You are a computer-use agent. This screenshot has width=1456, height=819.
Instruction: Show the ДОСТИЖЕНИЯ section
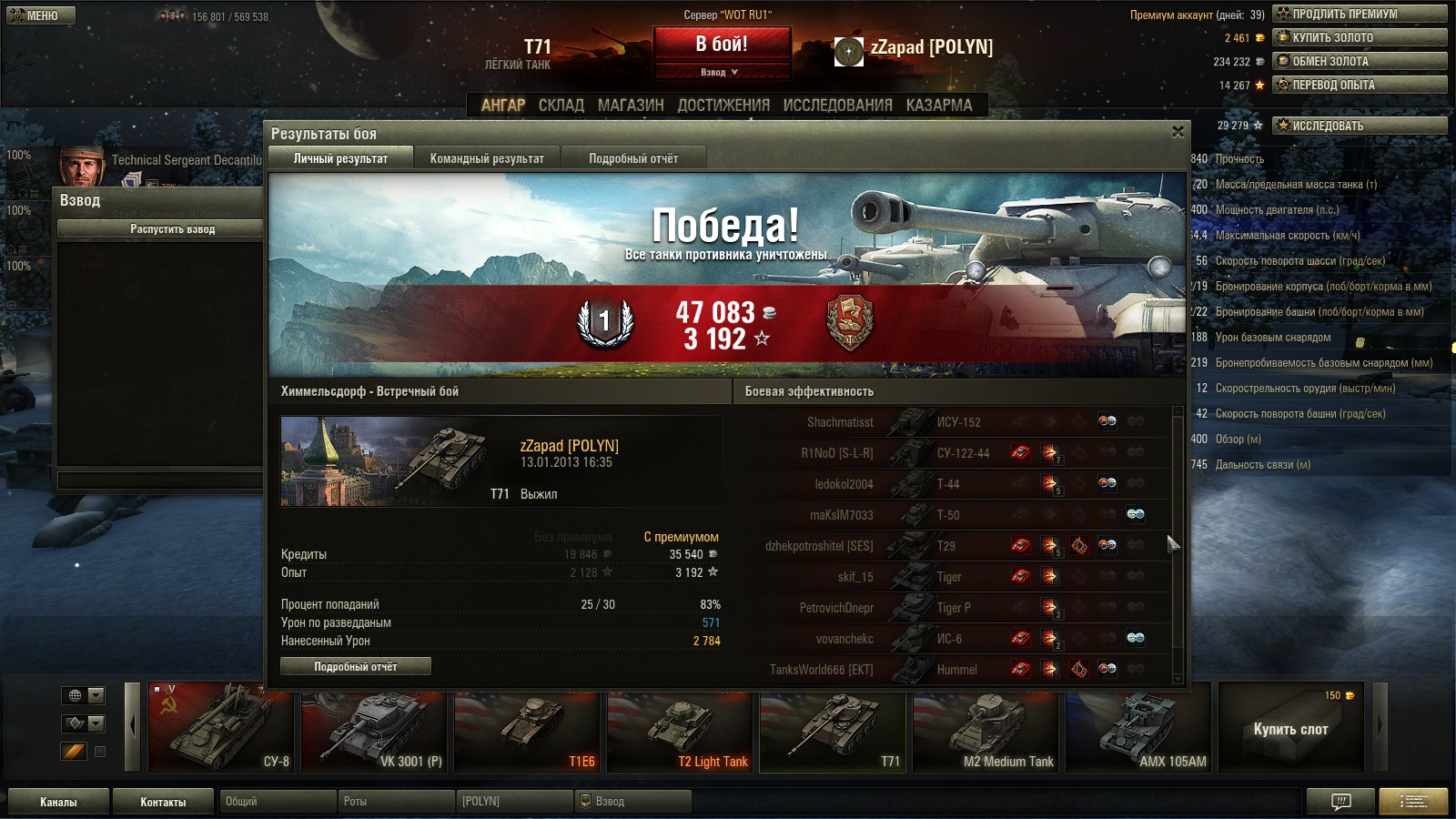(723, 106)
